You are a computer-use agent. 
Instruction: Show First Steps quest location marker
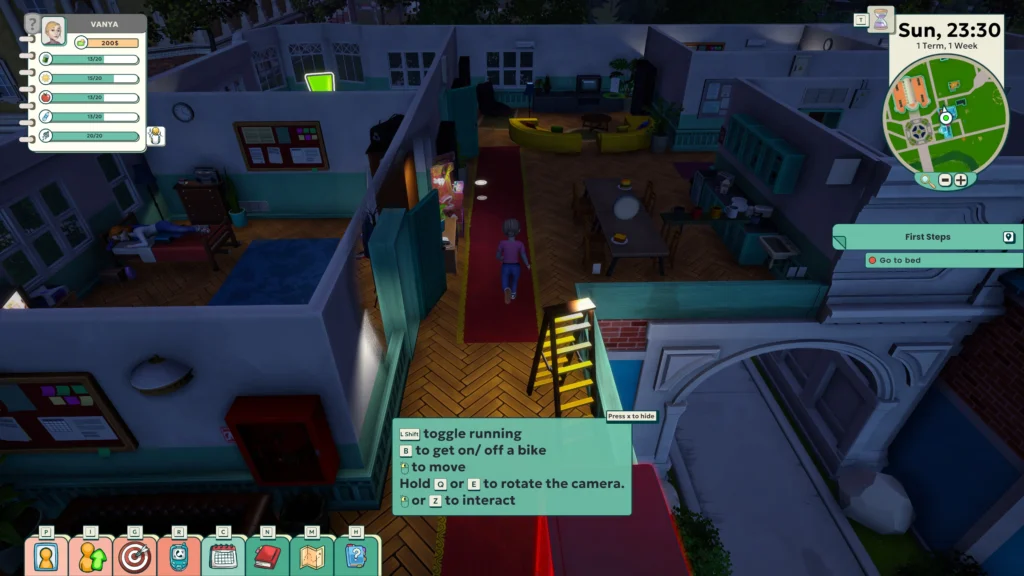[x=1009, y=237]
